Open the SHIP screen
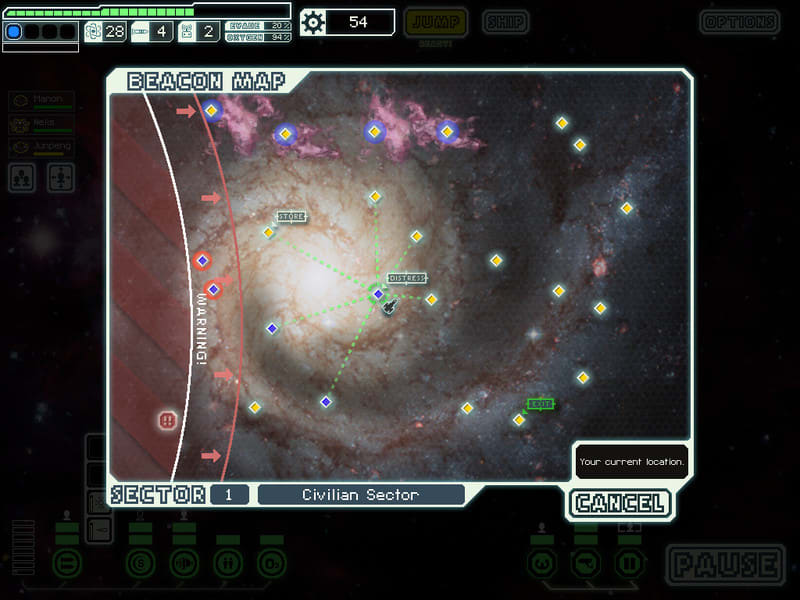Viewport: 800px width, 600px height. (505, 22)
